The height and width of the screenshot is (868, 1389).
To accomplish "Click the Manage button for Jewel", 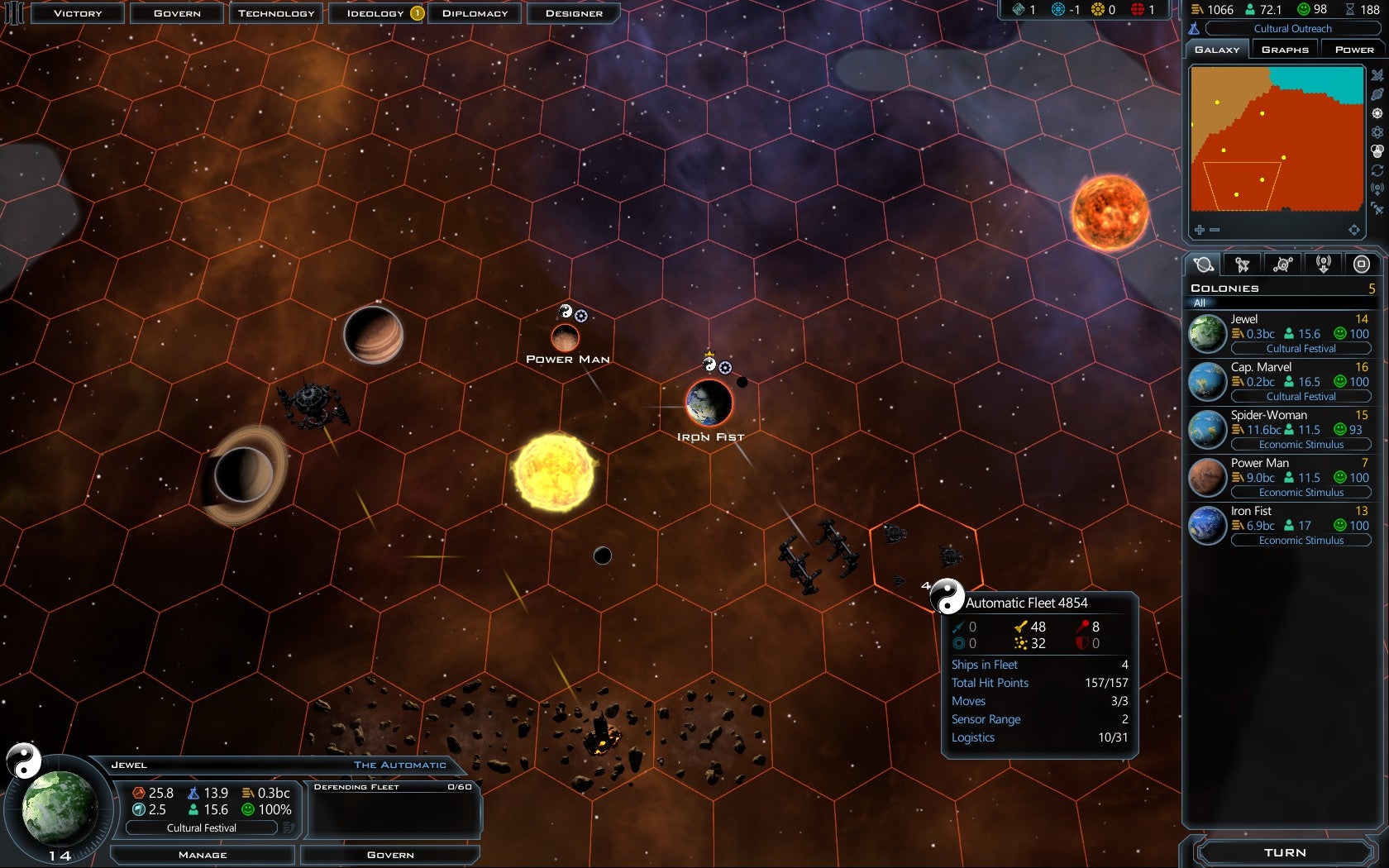I will click(x=201, y=855).
